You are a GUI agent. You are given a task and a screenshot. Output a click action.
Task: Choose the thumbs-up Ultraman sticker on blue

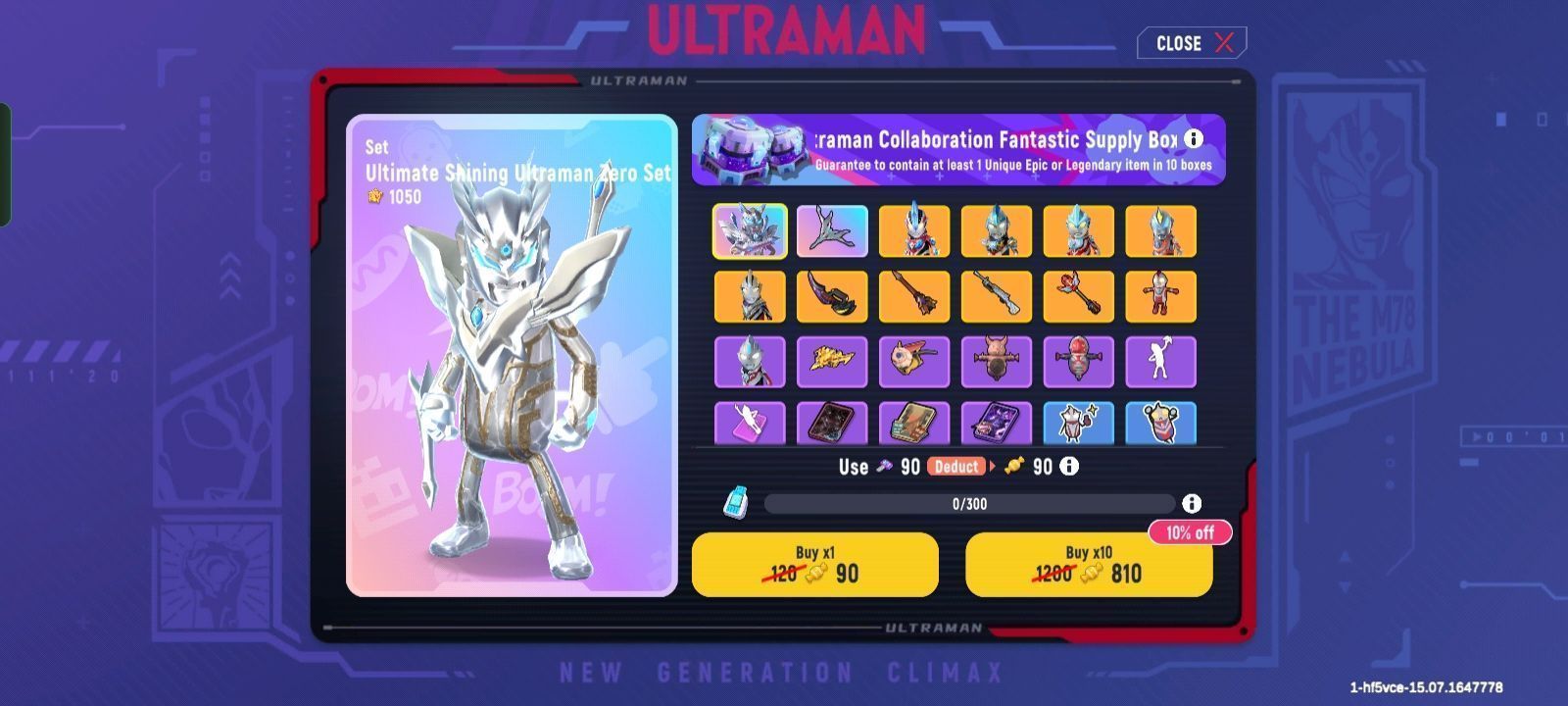(1079, 423)
